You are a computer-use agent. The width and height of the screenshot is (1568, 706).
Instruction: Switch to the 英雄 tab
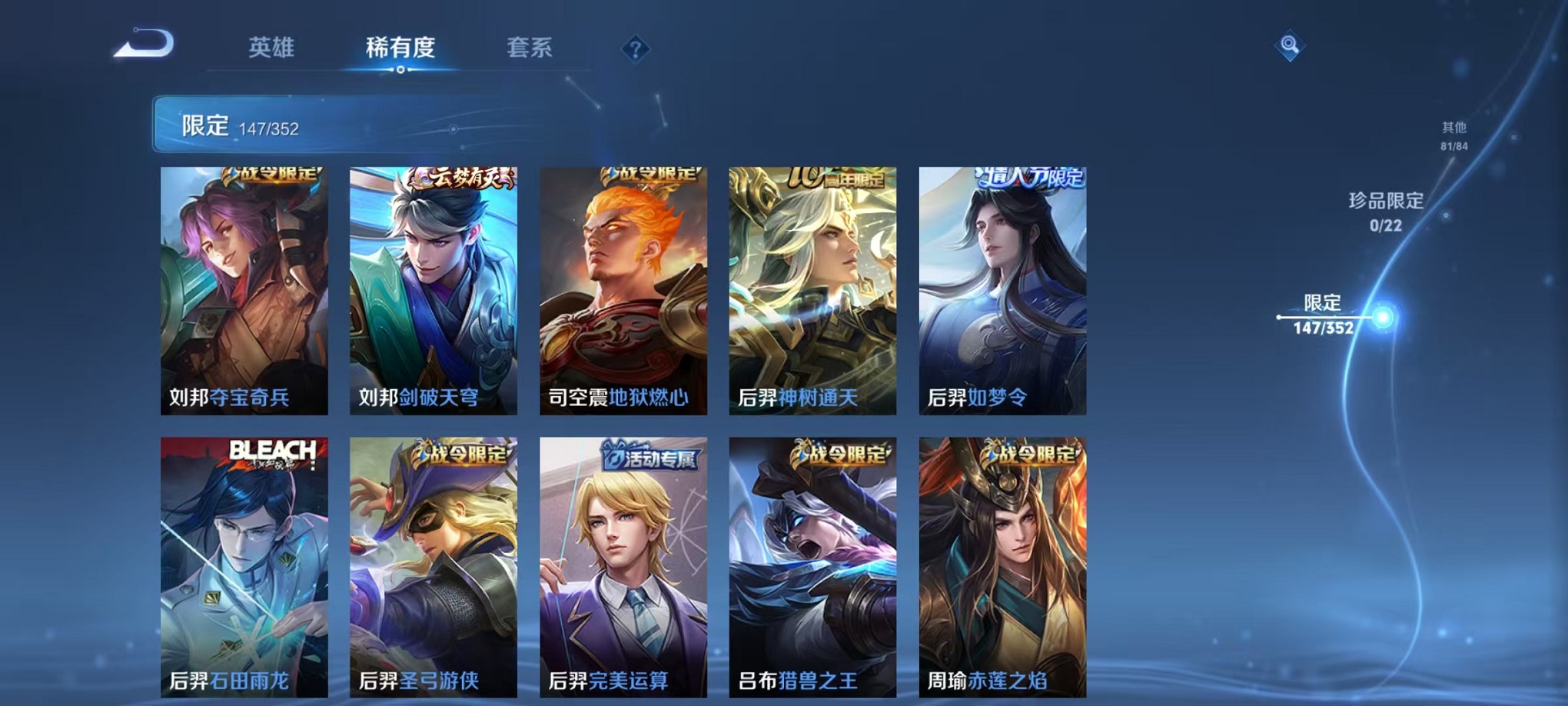tap(272, 48)
